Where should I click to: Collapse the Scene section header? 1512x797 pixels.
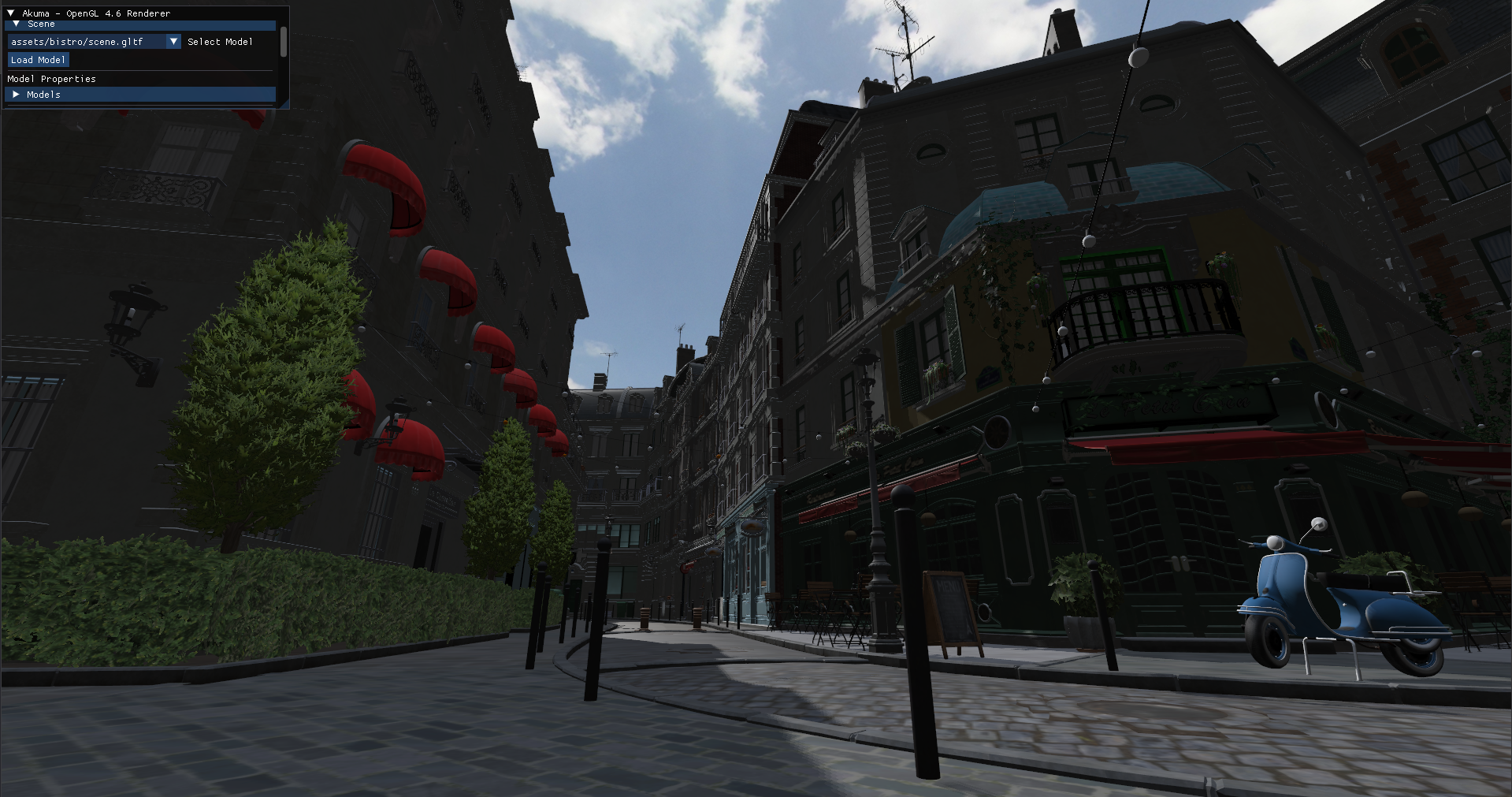16,24
